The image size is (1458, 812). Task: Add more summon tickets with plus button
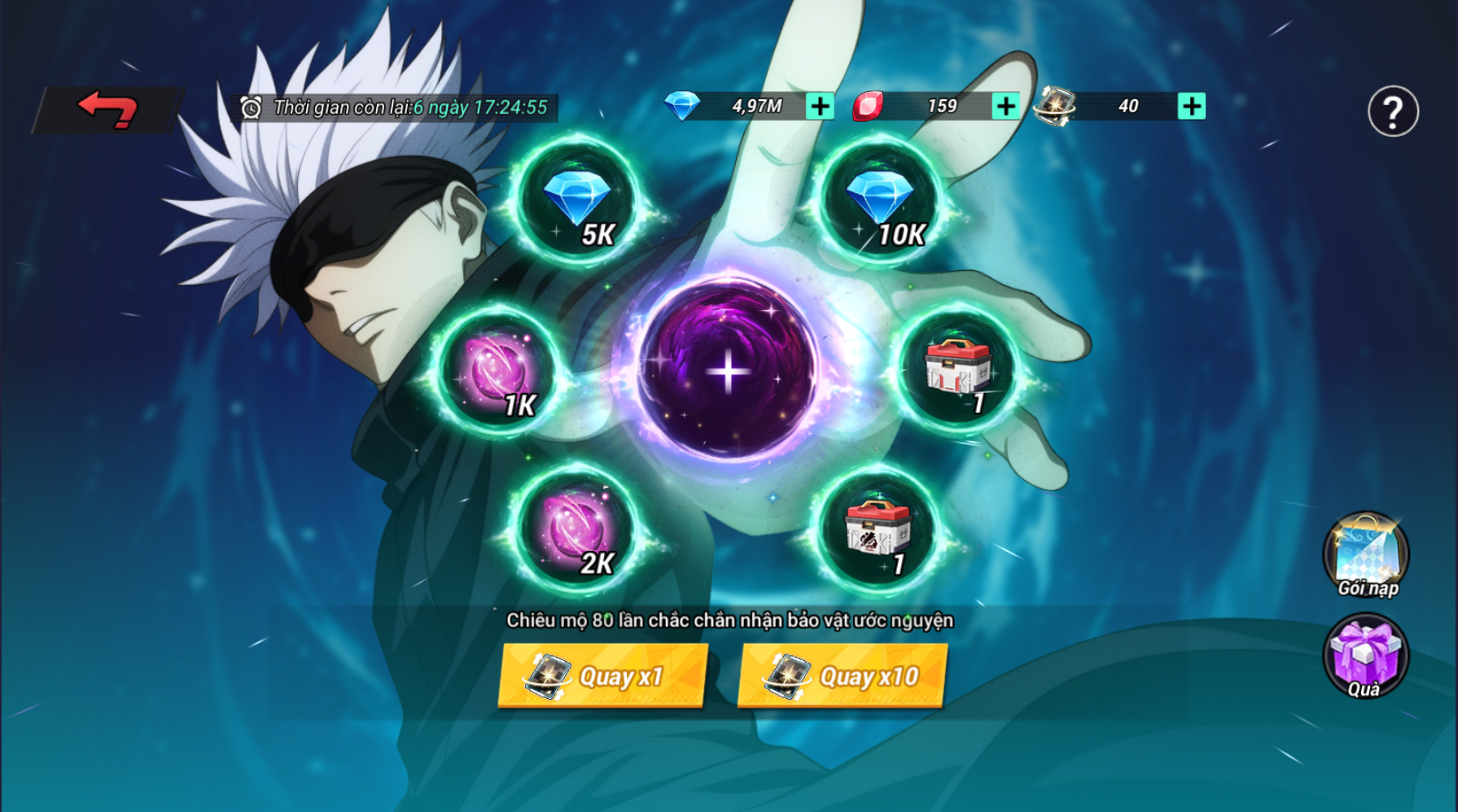click(1192, 107)
